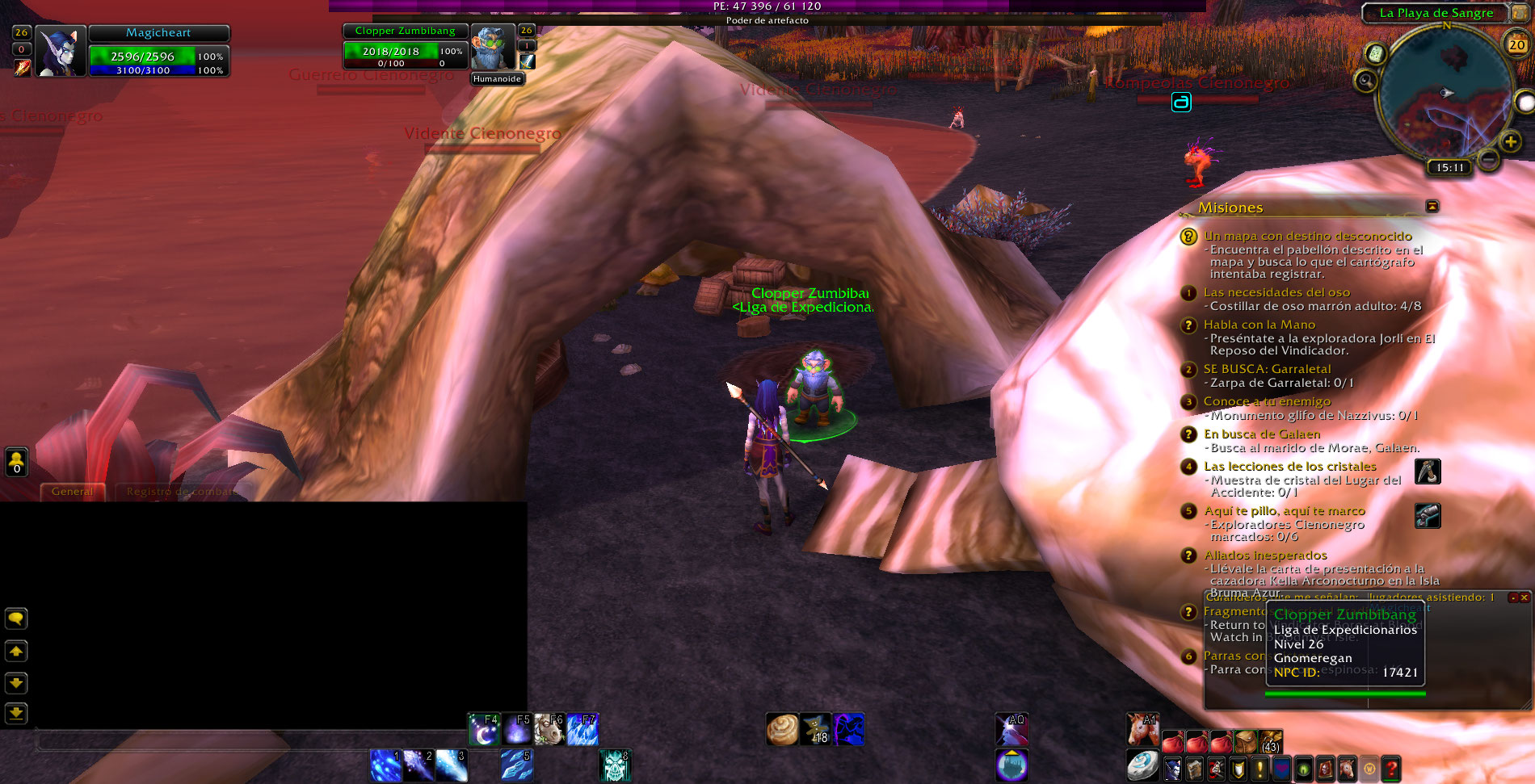This screenshot has width=1535, height=784.
Task: Open the calendar showing day 20
Action: (x=1516, y=45)
